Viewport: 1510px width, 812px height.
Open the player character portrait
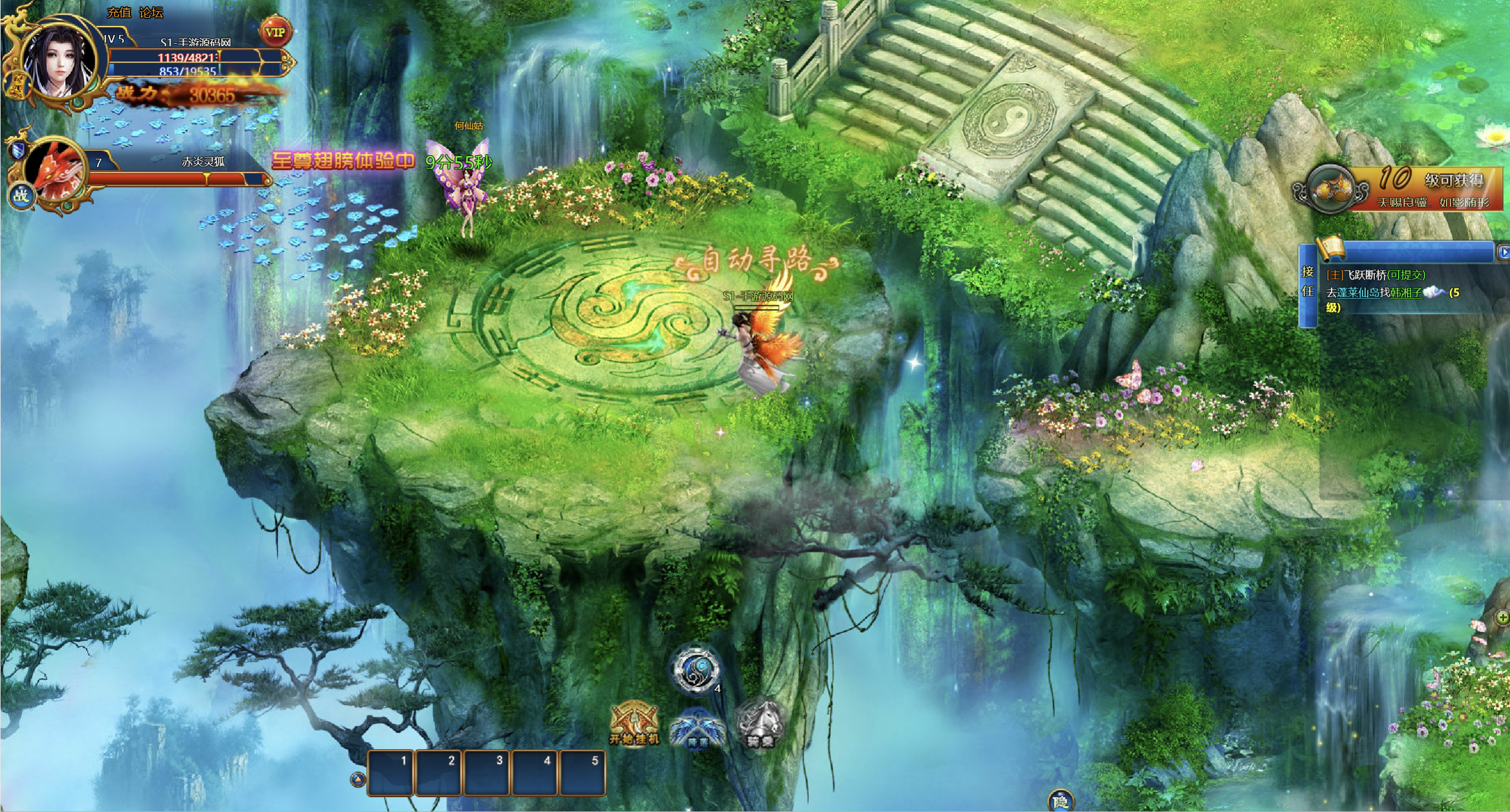tap(59, 62)
